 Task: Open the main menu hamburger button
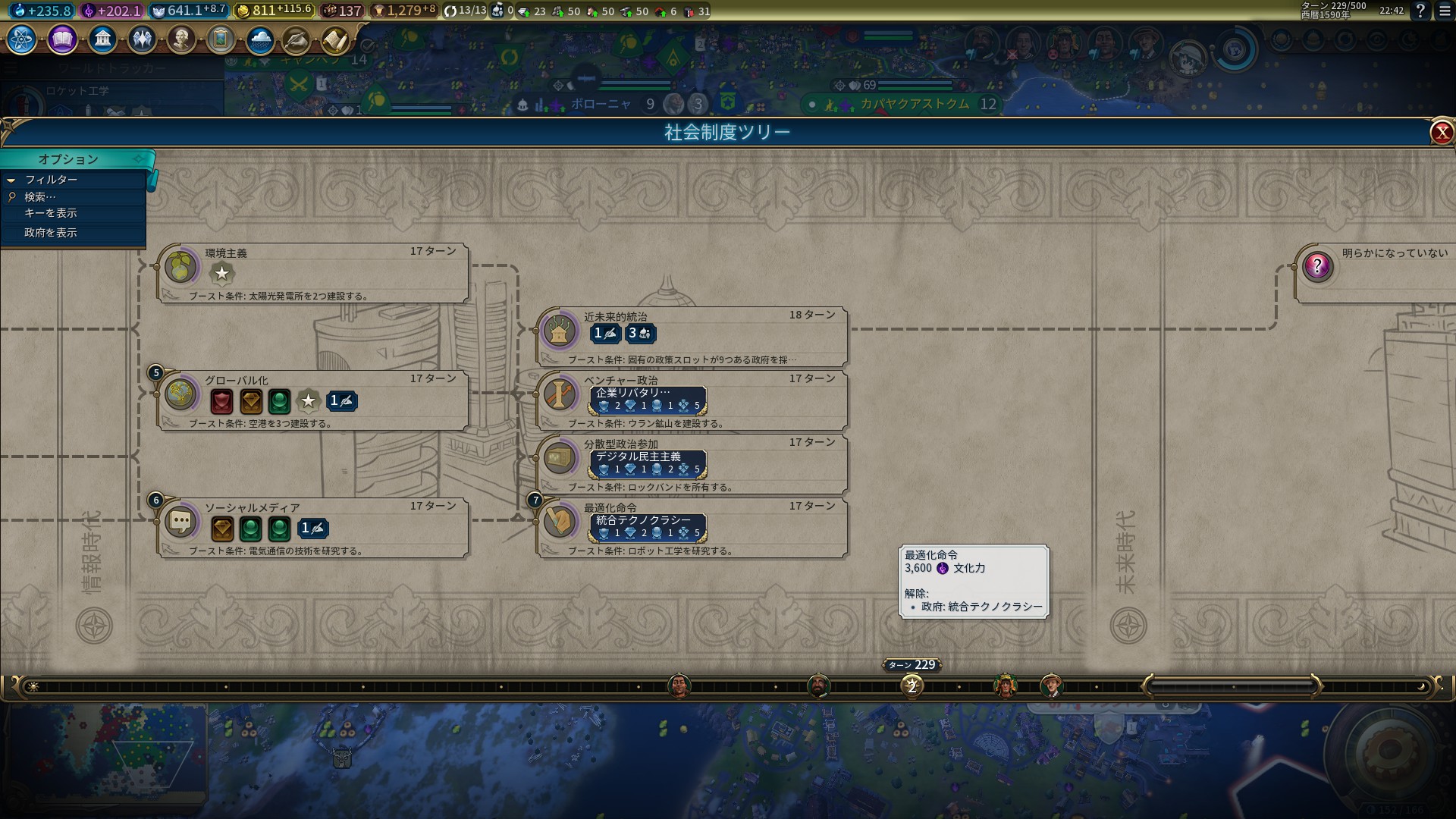(x=1445, y=11)
